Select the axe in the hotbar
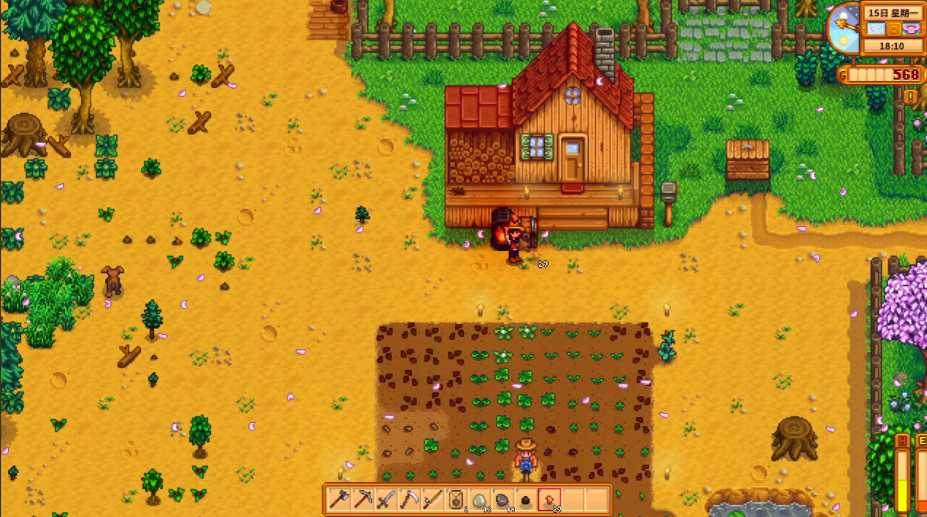Screen dimensions: 927x517 pos(340,499)
